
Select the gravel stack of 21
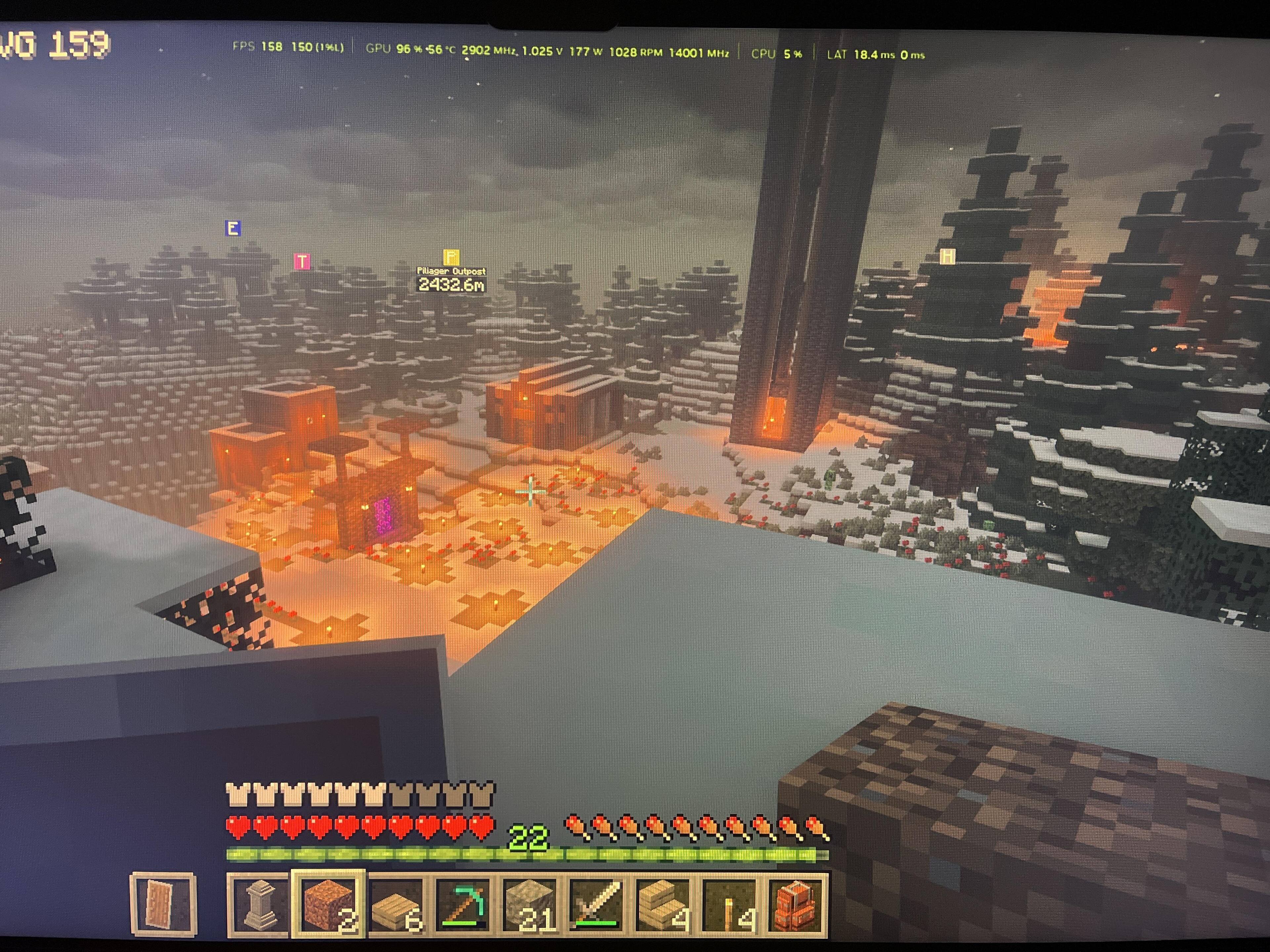529,905
